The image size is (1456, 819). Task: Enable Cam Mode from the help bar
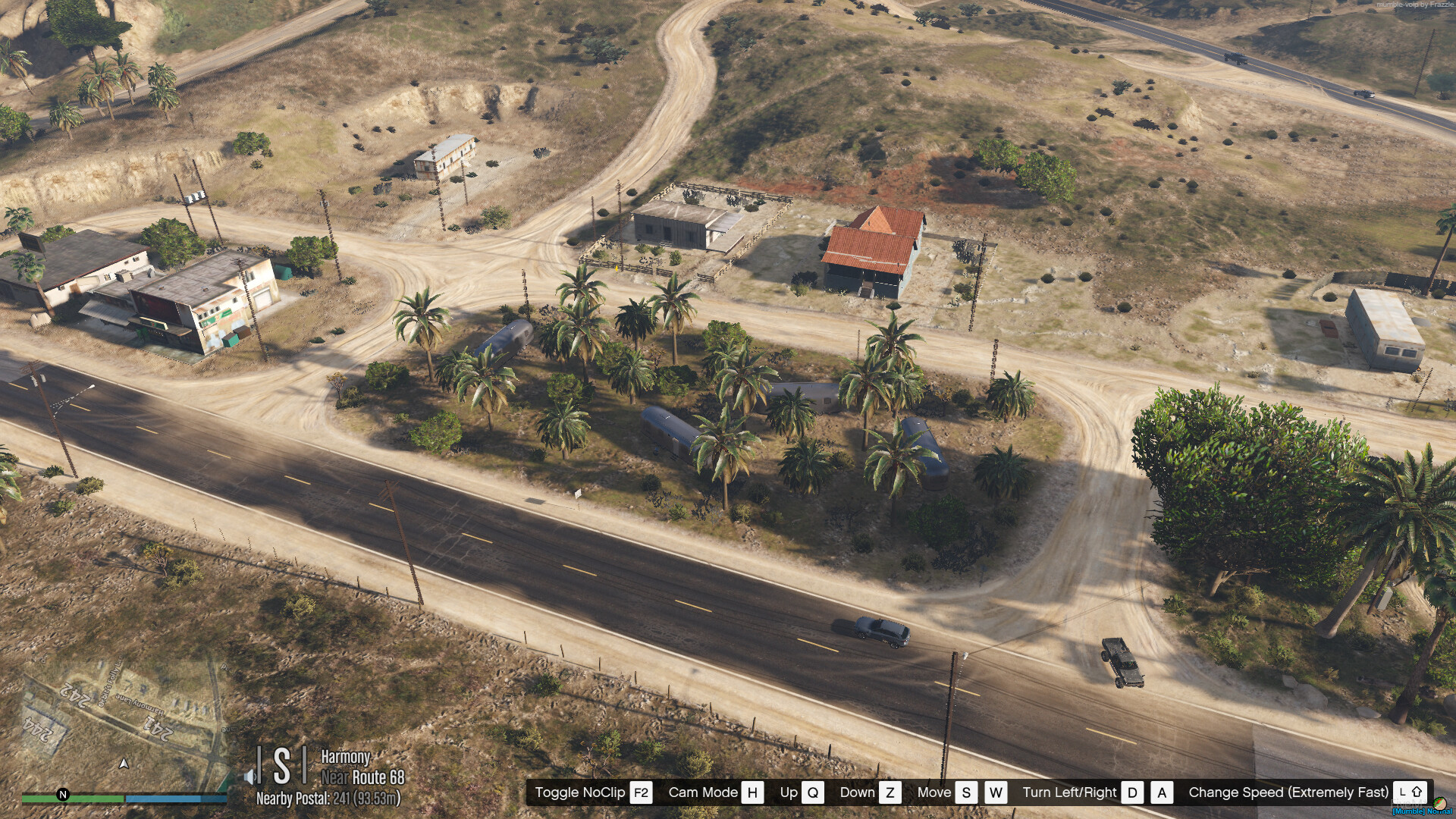[x=704, y=792]
